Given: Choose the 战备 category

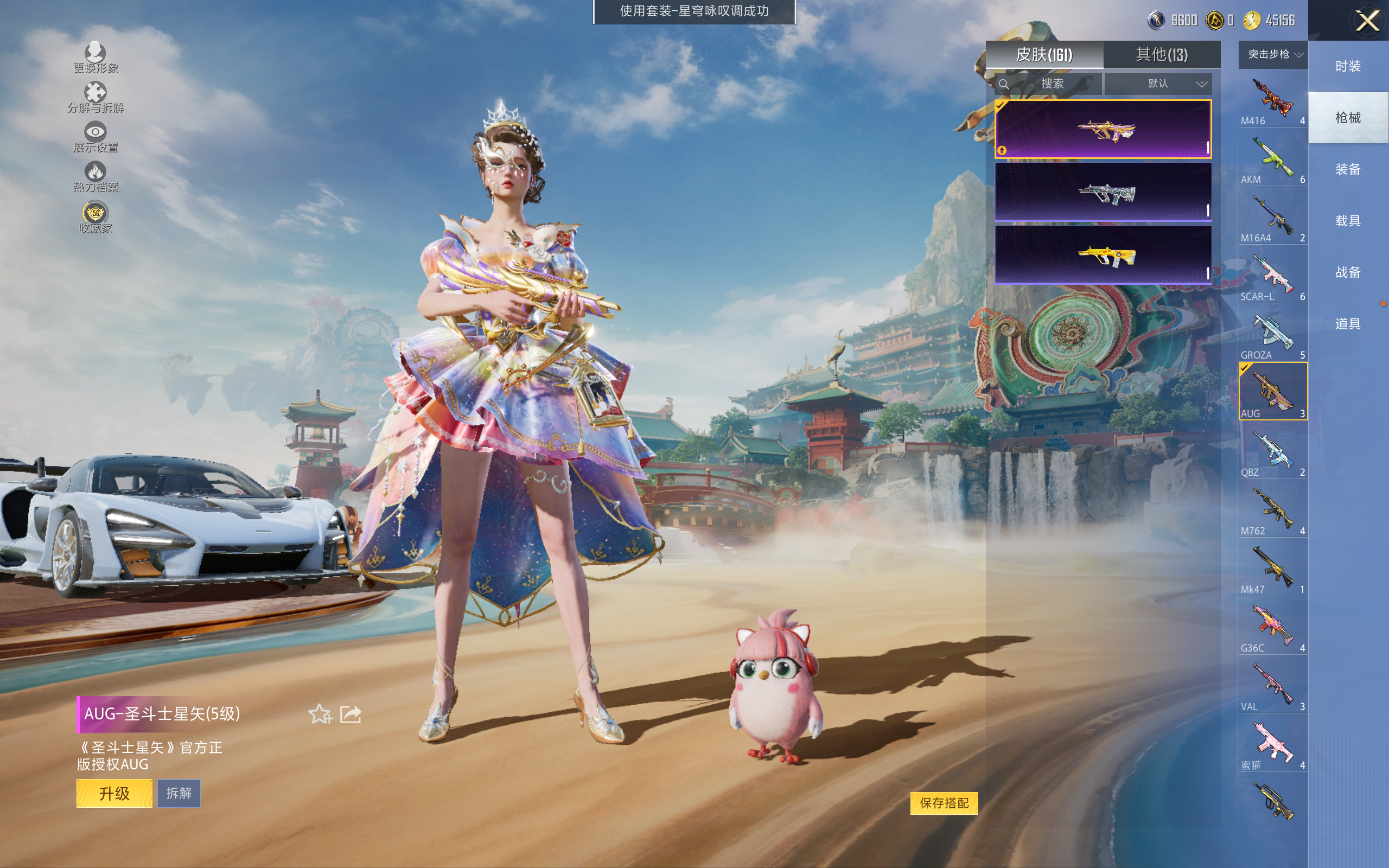Looking at the screenshot, I should (1348, 272).
